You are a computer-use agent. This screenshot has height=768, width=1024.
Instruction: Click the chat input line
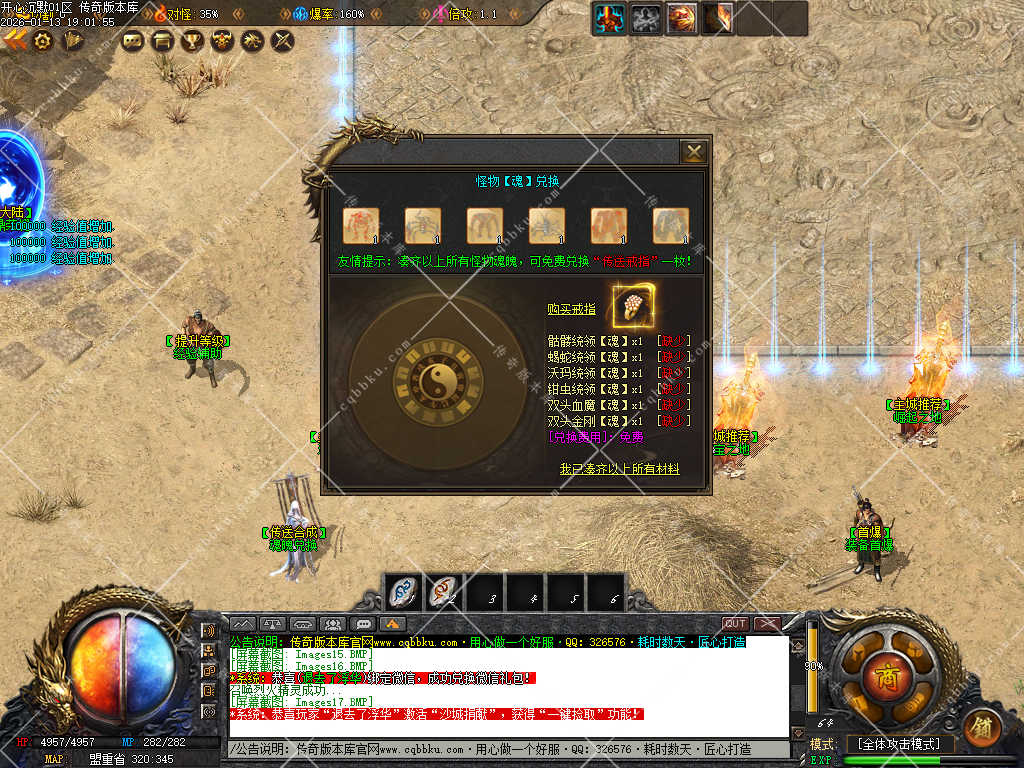500,749
